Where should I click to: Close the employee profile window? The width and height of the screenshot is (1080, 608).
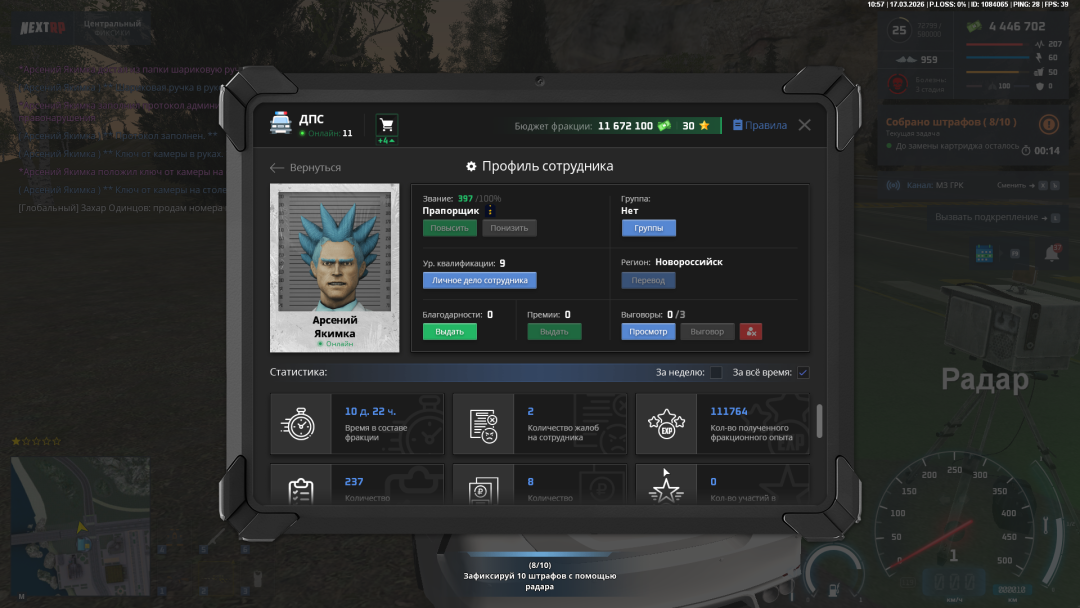(804, 125)
